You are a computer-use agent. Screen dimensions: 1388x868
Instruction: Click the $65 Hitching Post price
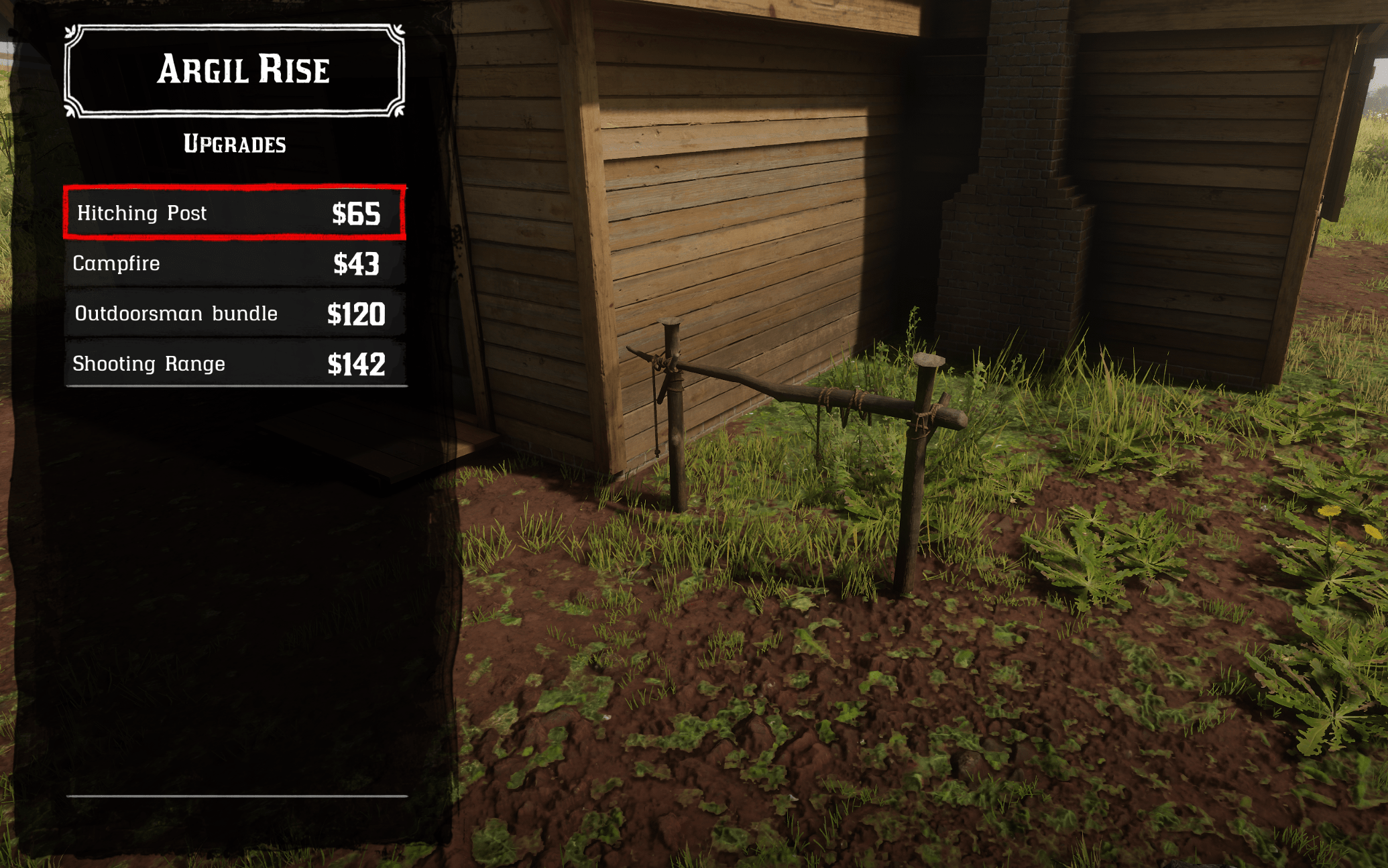point(357,213)
